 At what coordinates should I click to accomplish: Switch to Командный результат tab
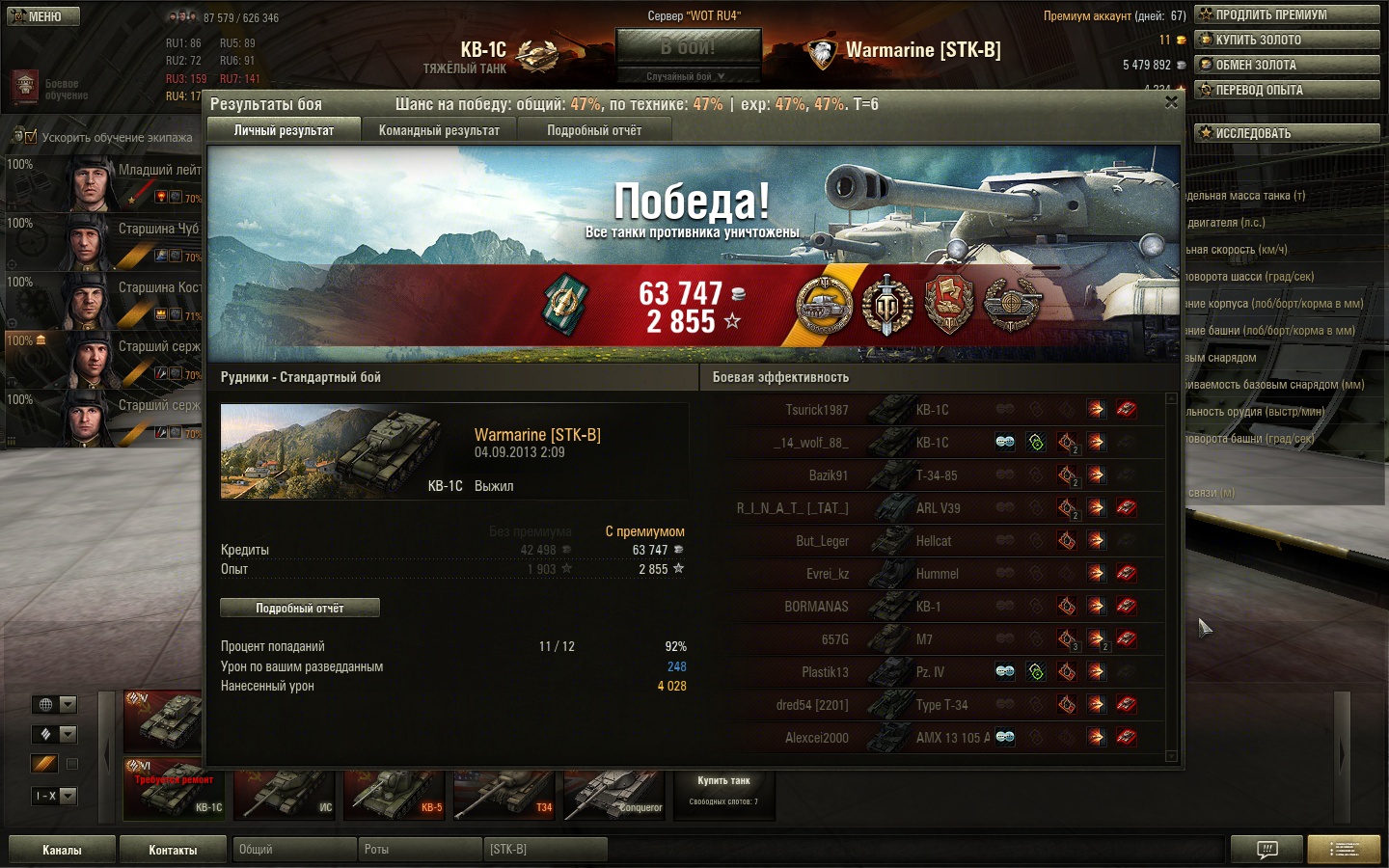coord(439,130)
